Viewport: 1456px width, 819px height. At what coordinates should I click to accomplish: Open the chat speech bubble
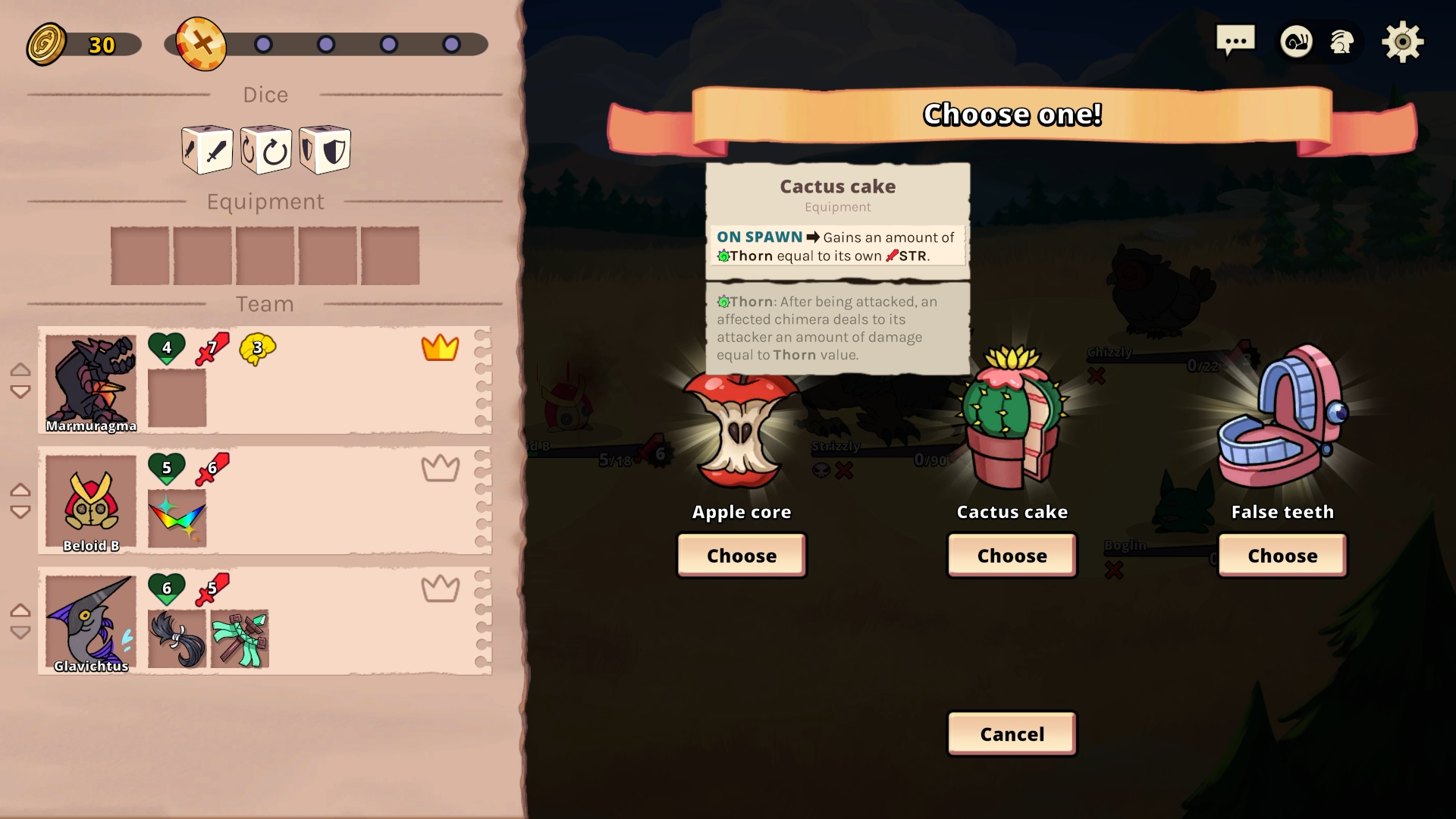[x=1235, y=41]
